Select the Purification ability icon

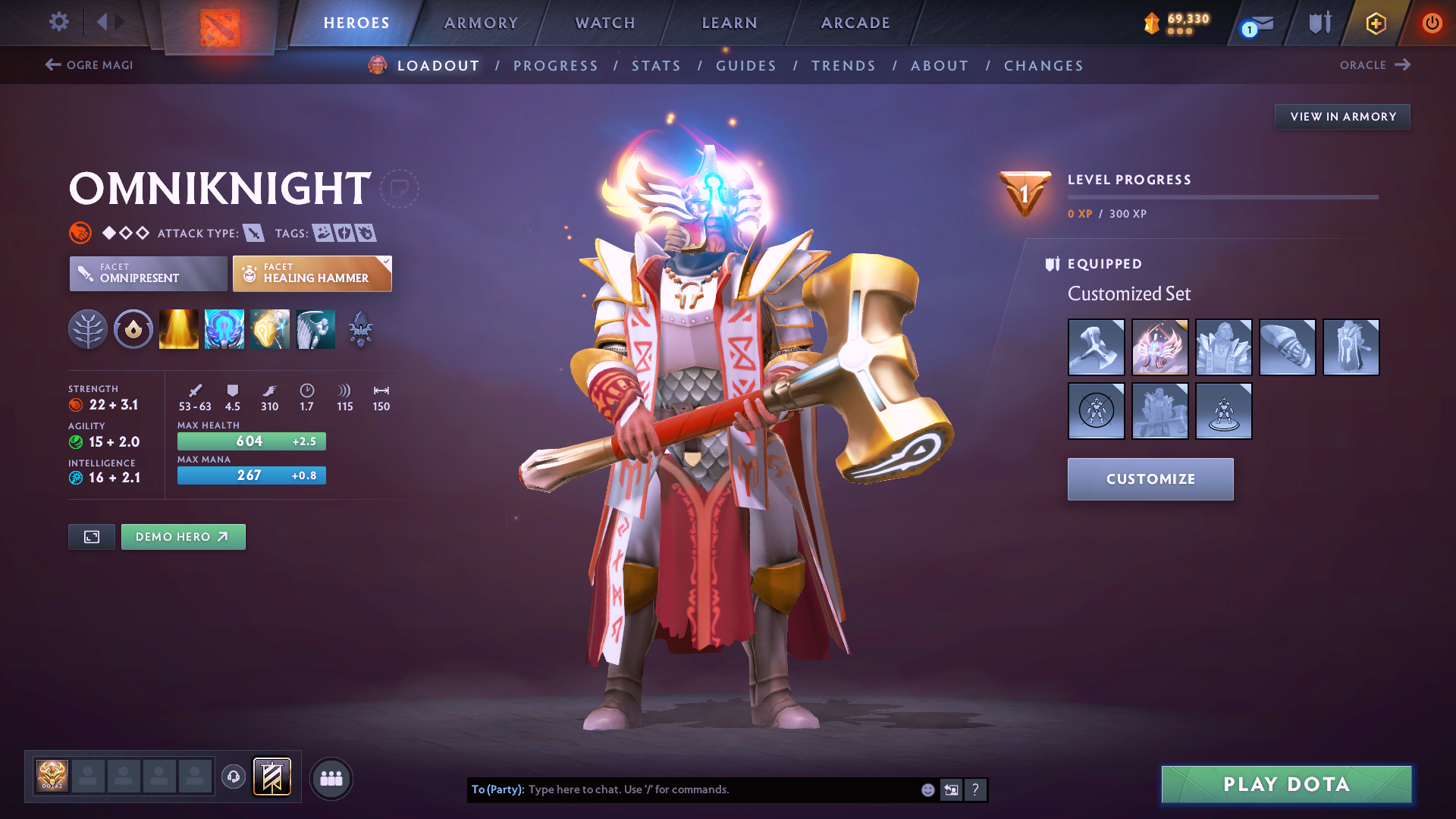coord(178,329)
